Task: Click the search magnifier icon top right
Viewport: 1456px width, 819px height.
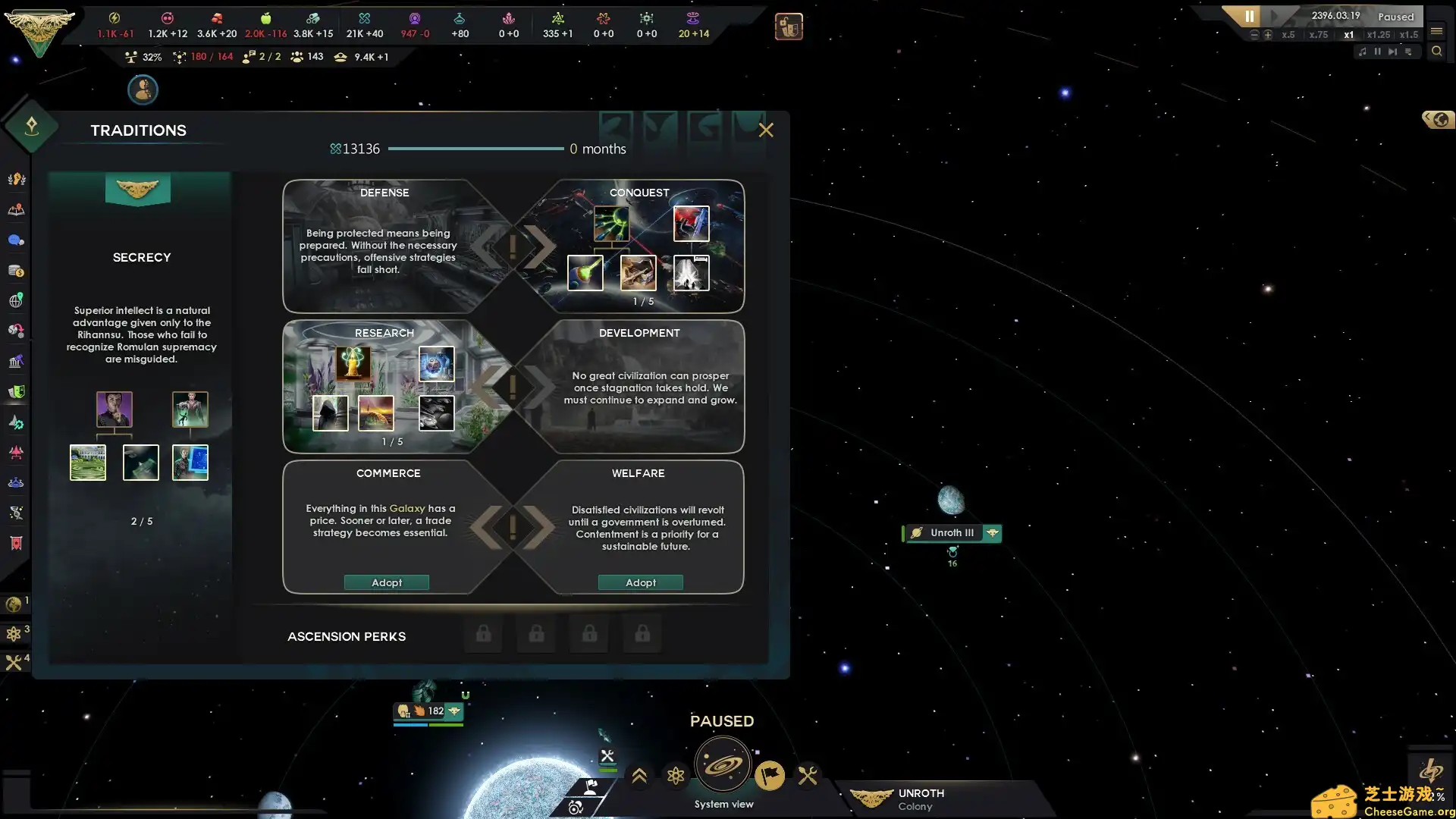Action: coord(1438,52)
